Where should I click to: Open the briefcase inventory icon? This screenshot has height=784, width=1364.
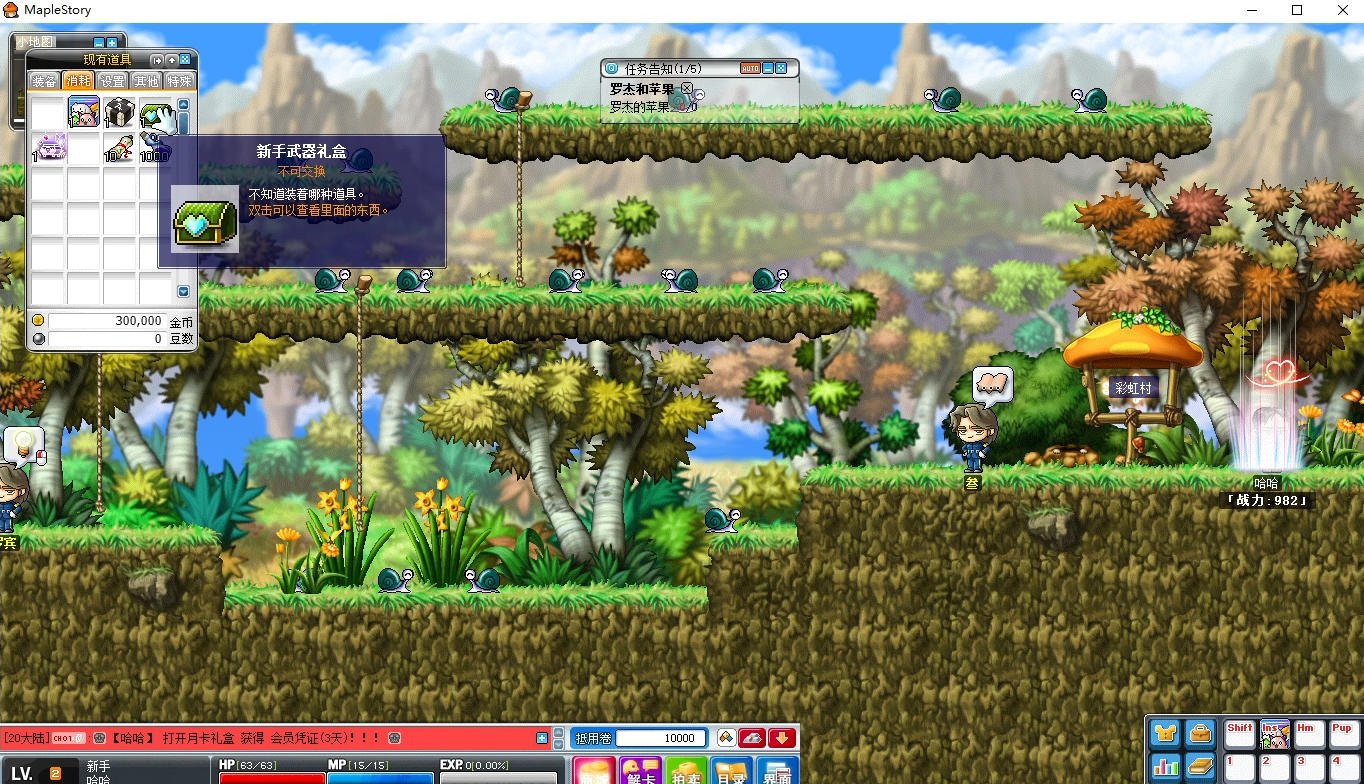1200,733
